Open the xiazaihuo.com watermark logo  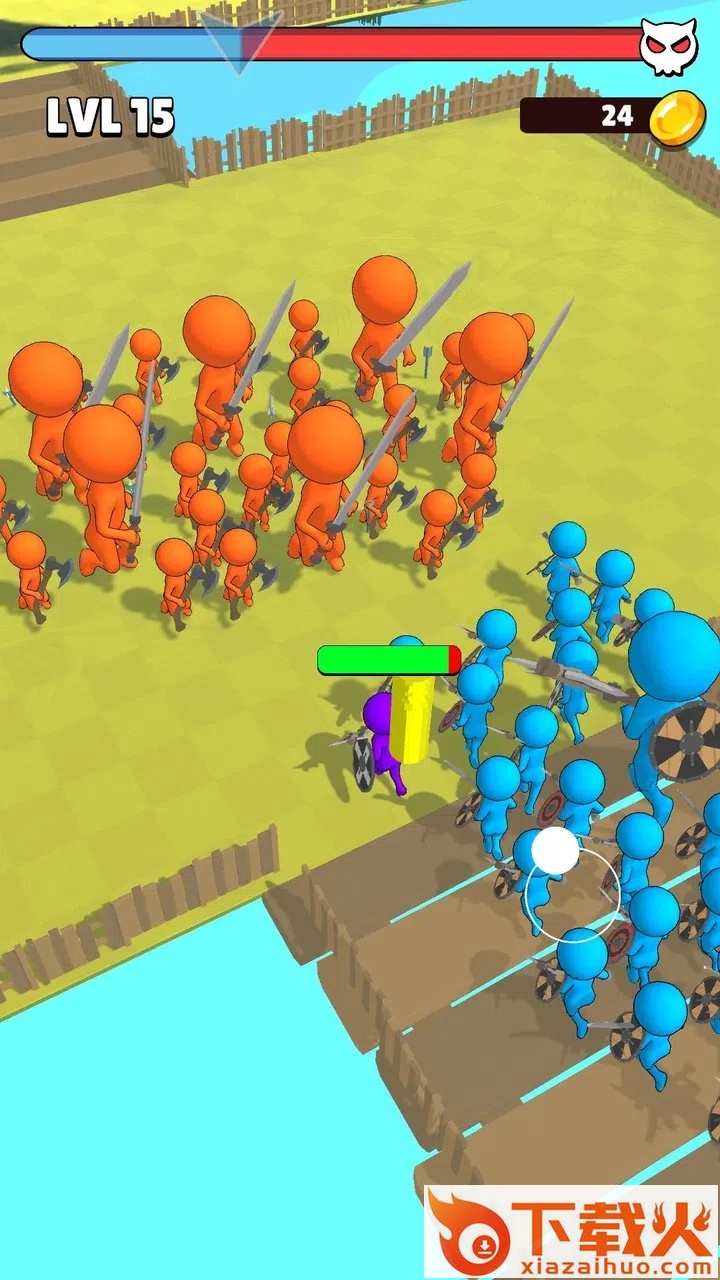[x=571, y=1232]
